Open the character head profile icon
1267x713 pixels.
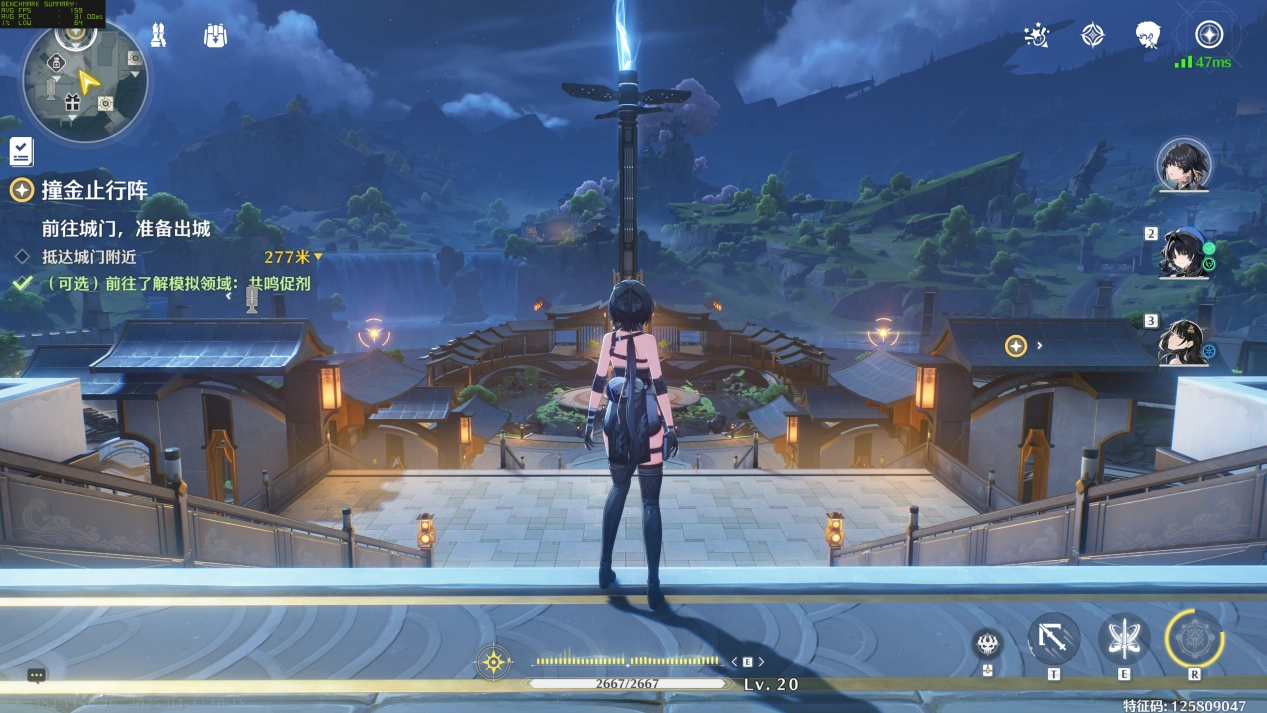1148,36
